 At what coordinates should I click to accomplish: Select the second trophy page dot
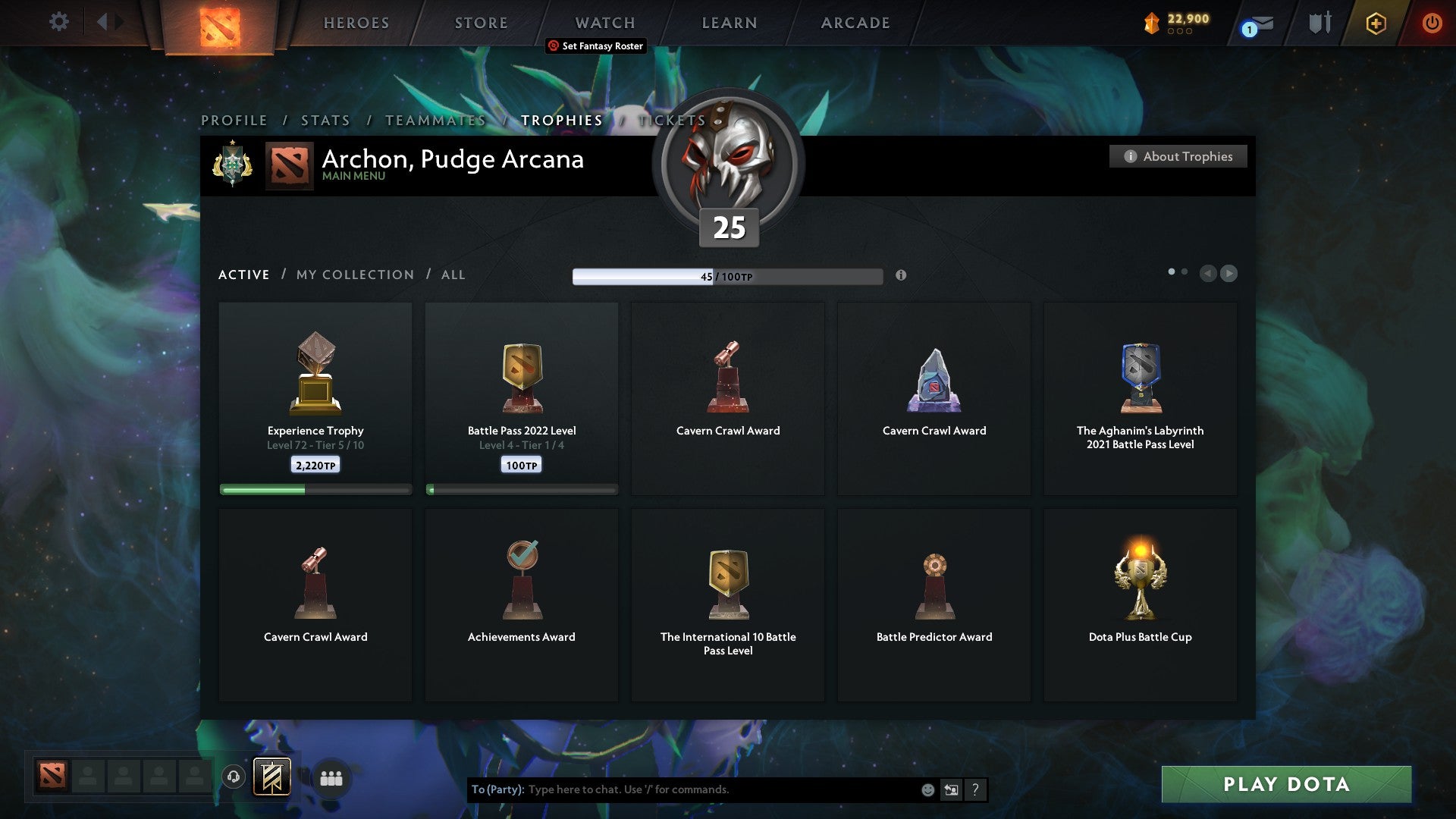[1185, 270]
